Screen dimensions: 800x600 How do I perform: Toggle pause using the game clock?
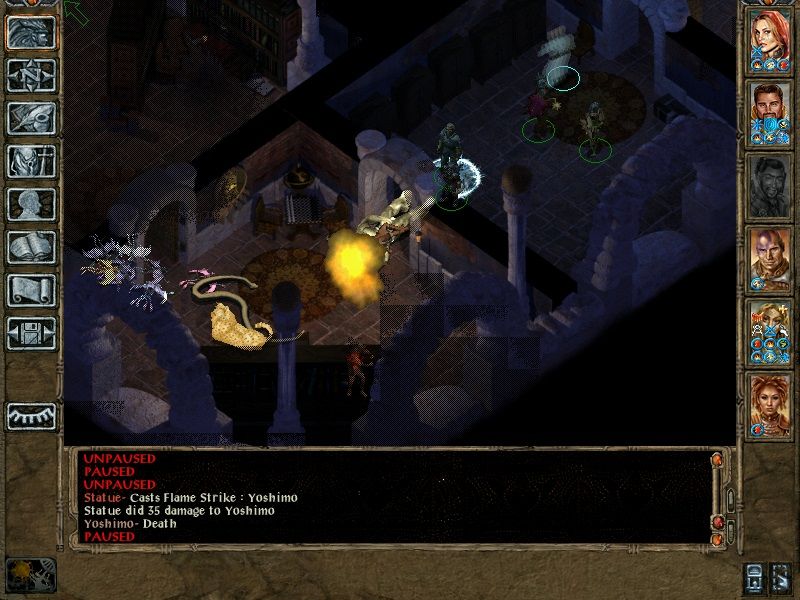(30, 574)
